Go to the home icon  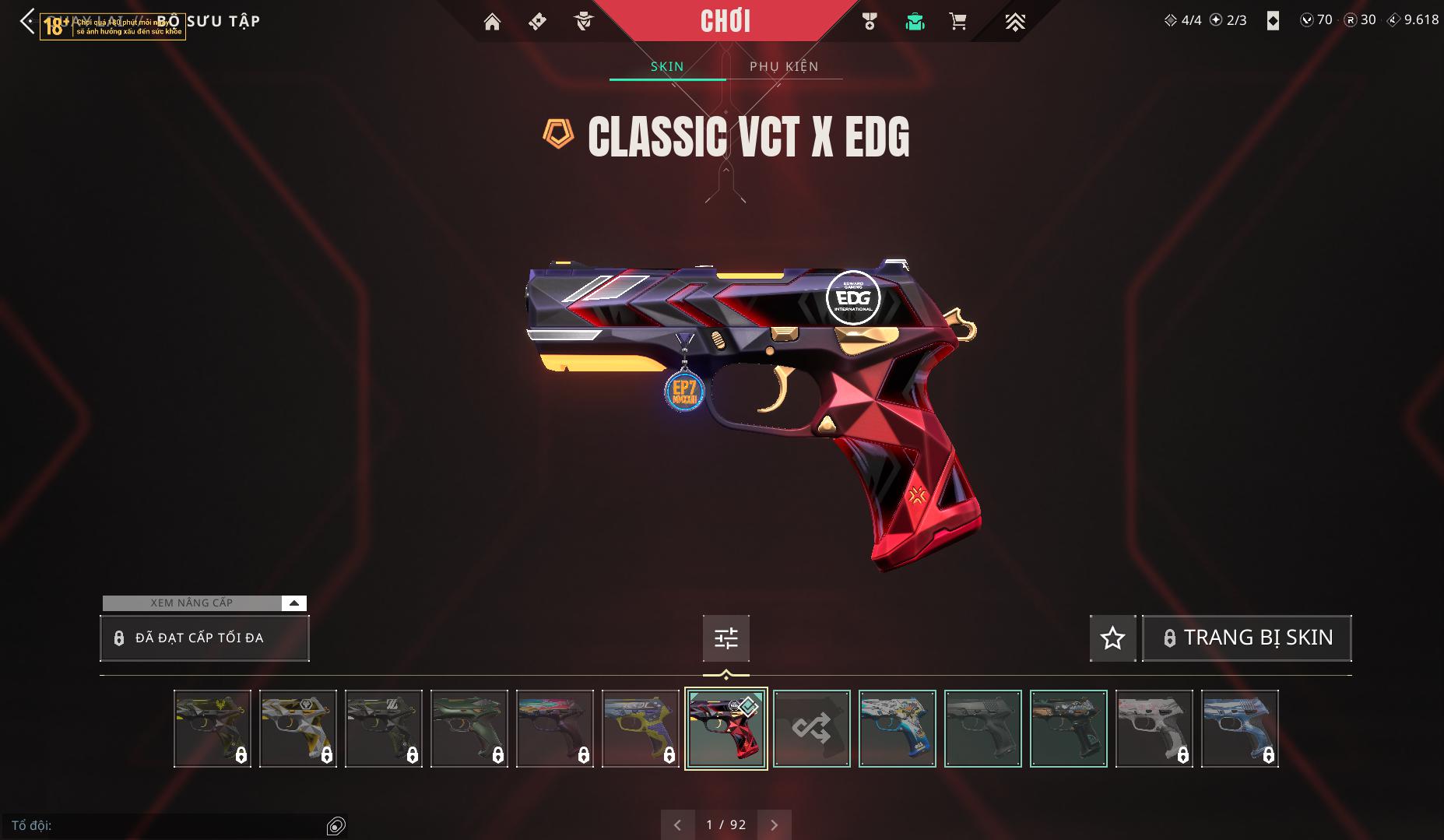[492, 22]
